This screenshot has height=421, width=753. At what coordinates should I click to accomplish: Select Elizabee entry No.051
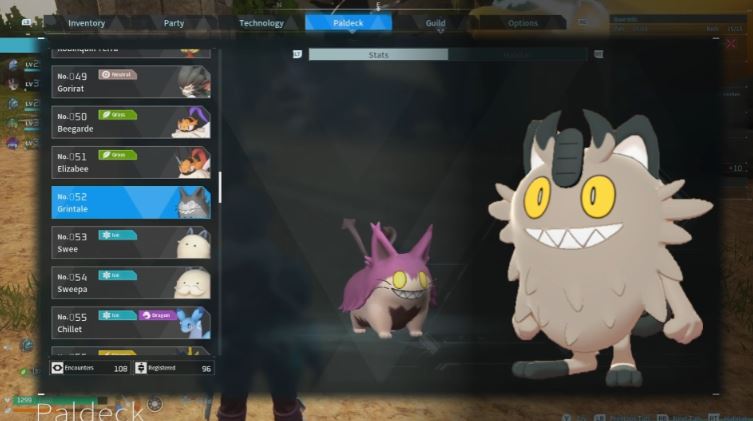click(x=131, y=162)
